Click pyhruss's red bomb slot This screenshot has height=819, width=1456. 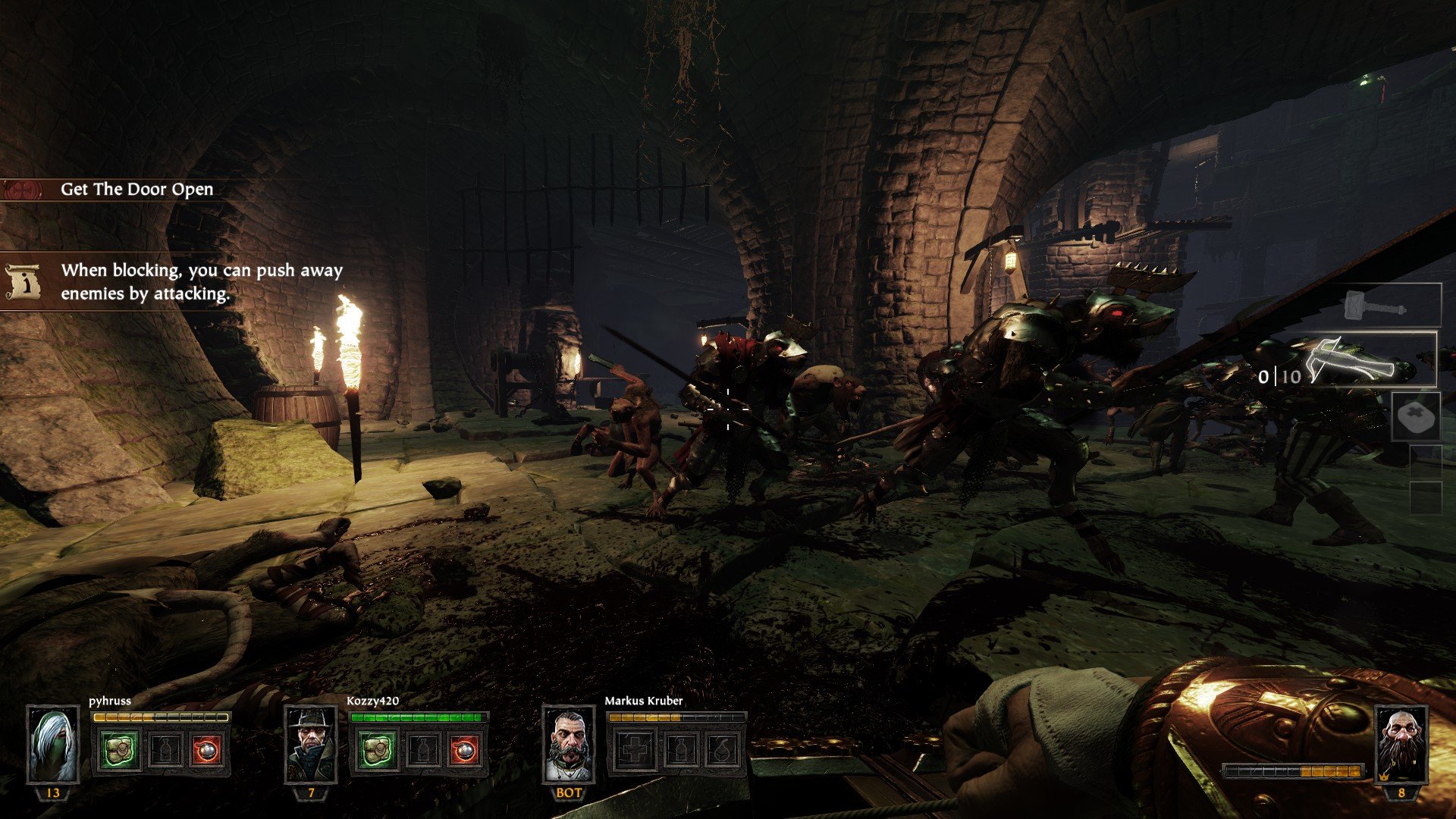206,750
